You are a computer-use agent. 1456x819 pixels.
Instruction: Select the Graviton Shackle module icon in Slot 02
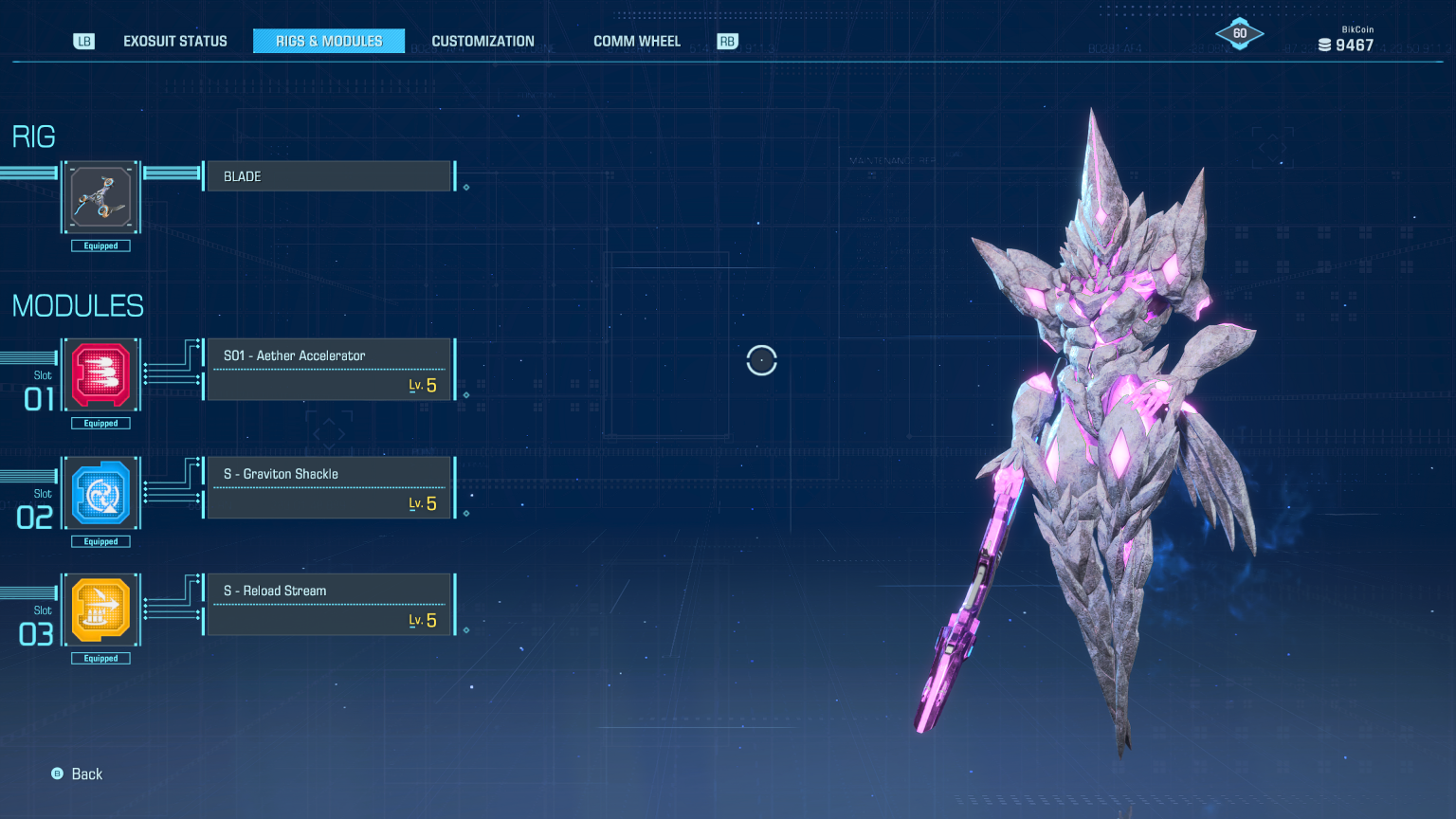[100, 491]
